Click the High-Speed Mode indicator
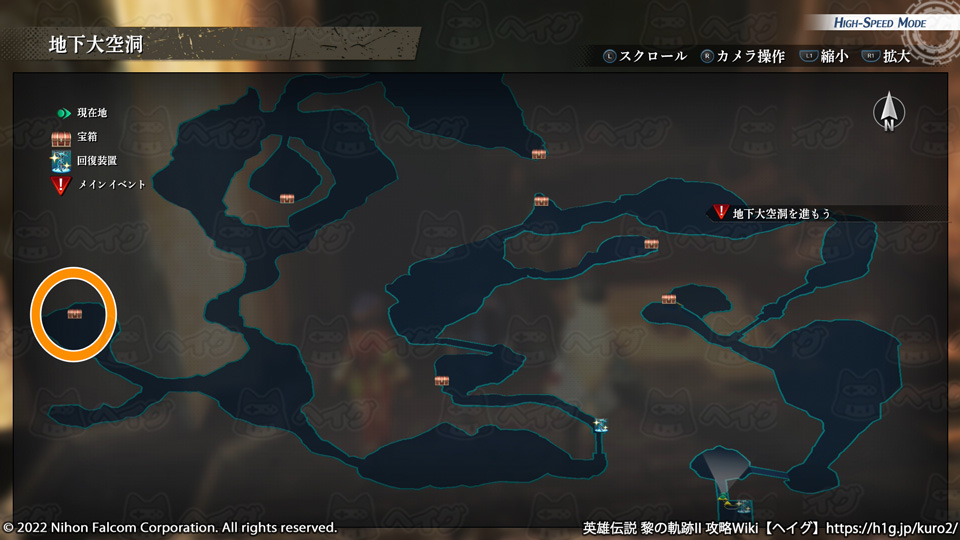Viewport: 960px width, 540px height. coord(880,23)
